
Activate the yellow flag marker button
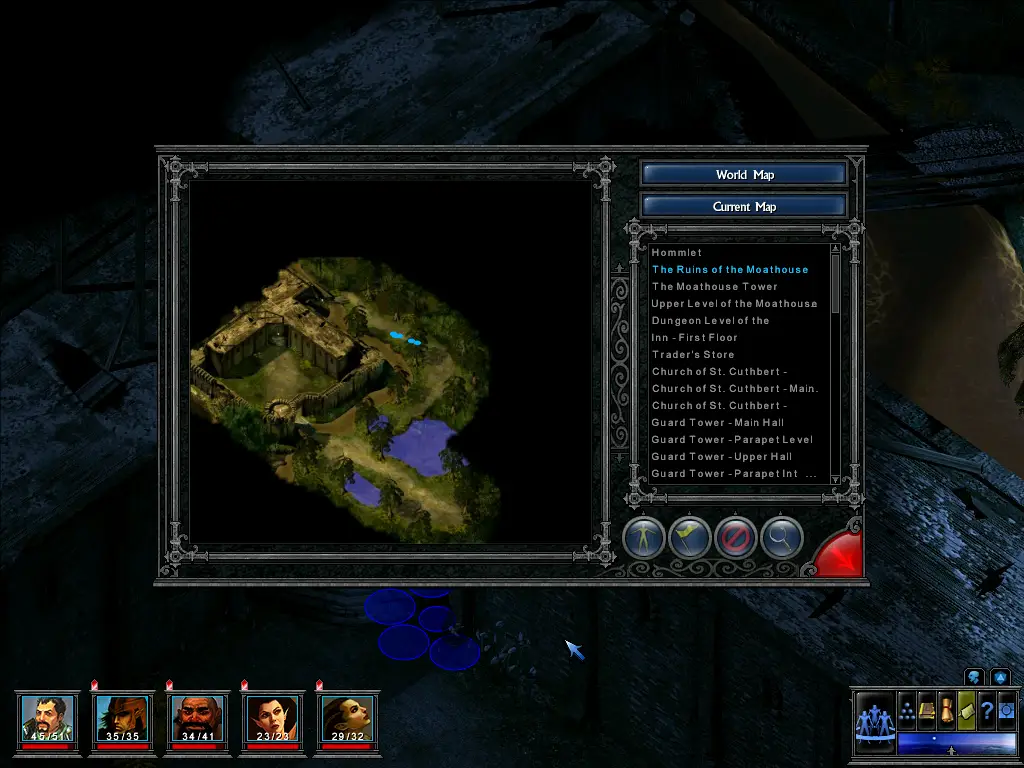pos(690,538)
